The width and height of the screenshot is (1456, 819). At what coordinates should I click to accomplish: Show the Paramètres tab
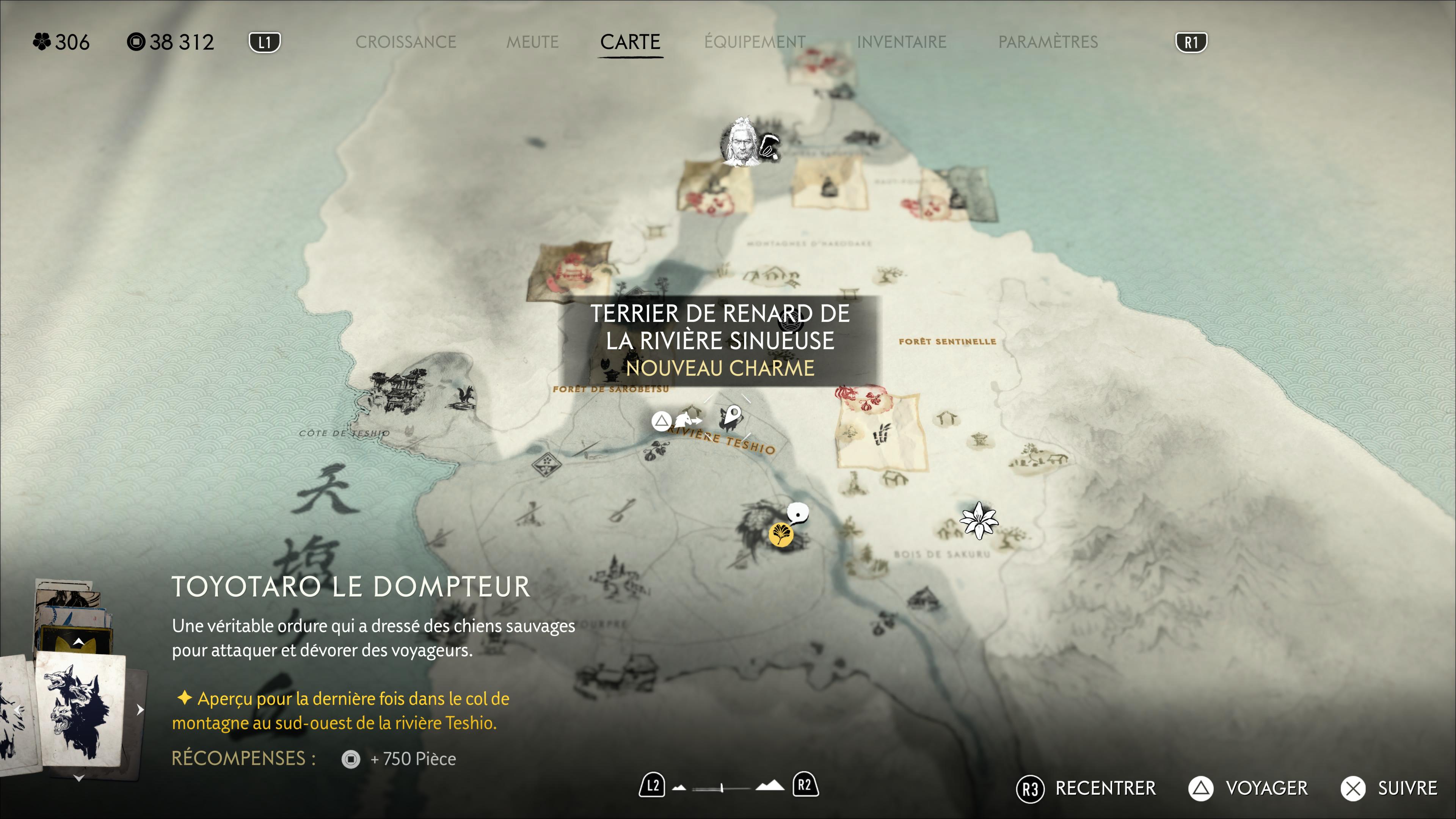(1047, 42)
